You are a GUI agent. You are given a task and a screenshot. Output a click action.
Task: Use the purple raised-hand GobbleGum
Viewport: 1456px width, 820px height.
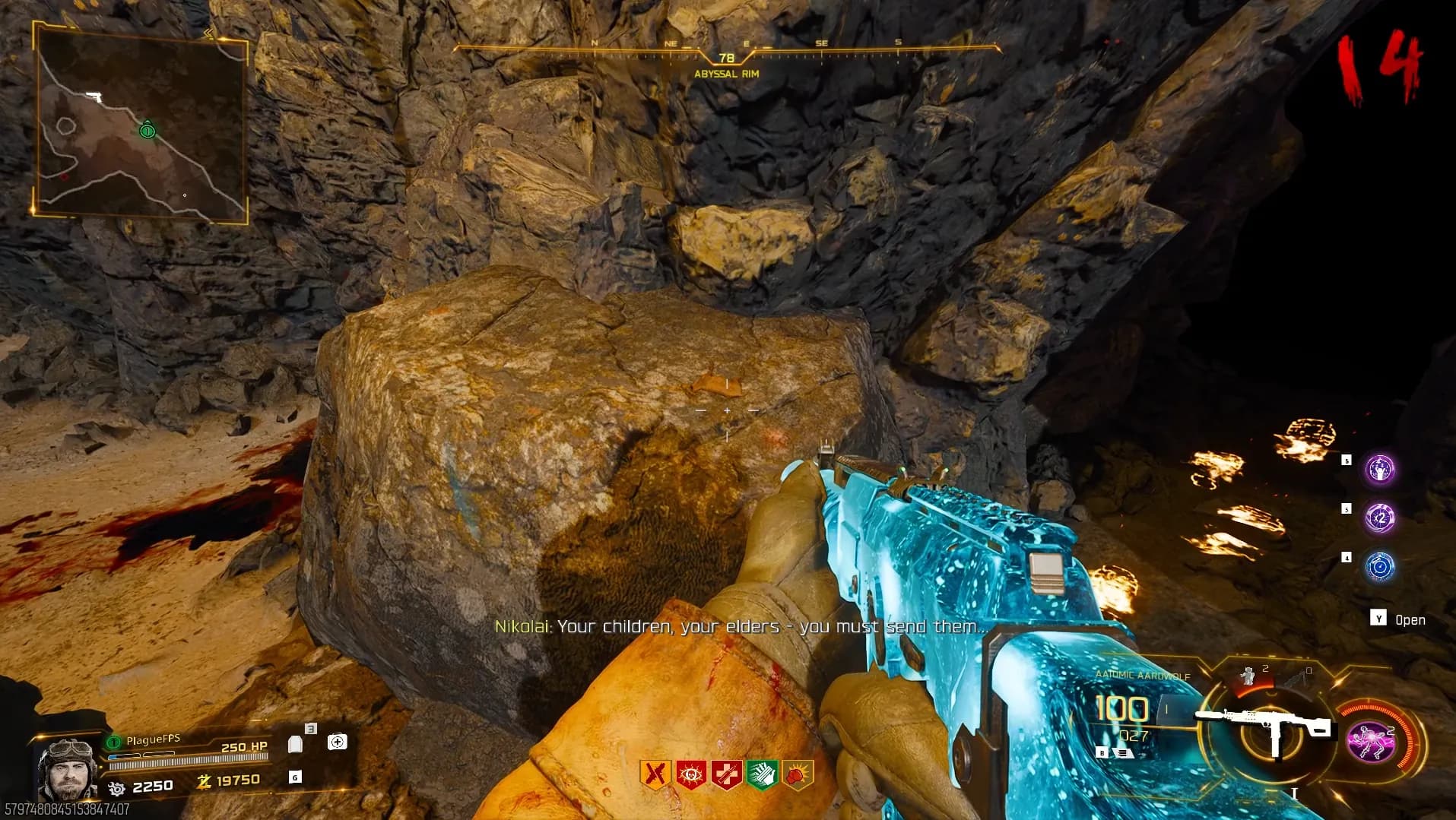click(x=1379, y=470)
